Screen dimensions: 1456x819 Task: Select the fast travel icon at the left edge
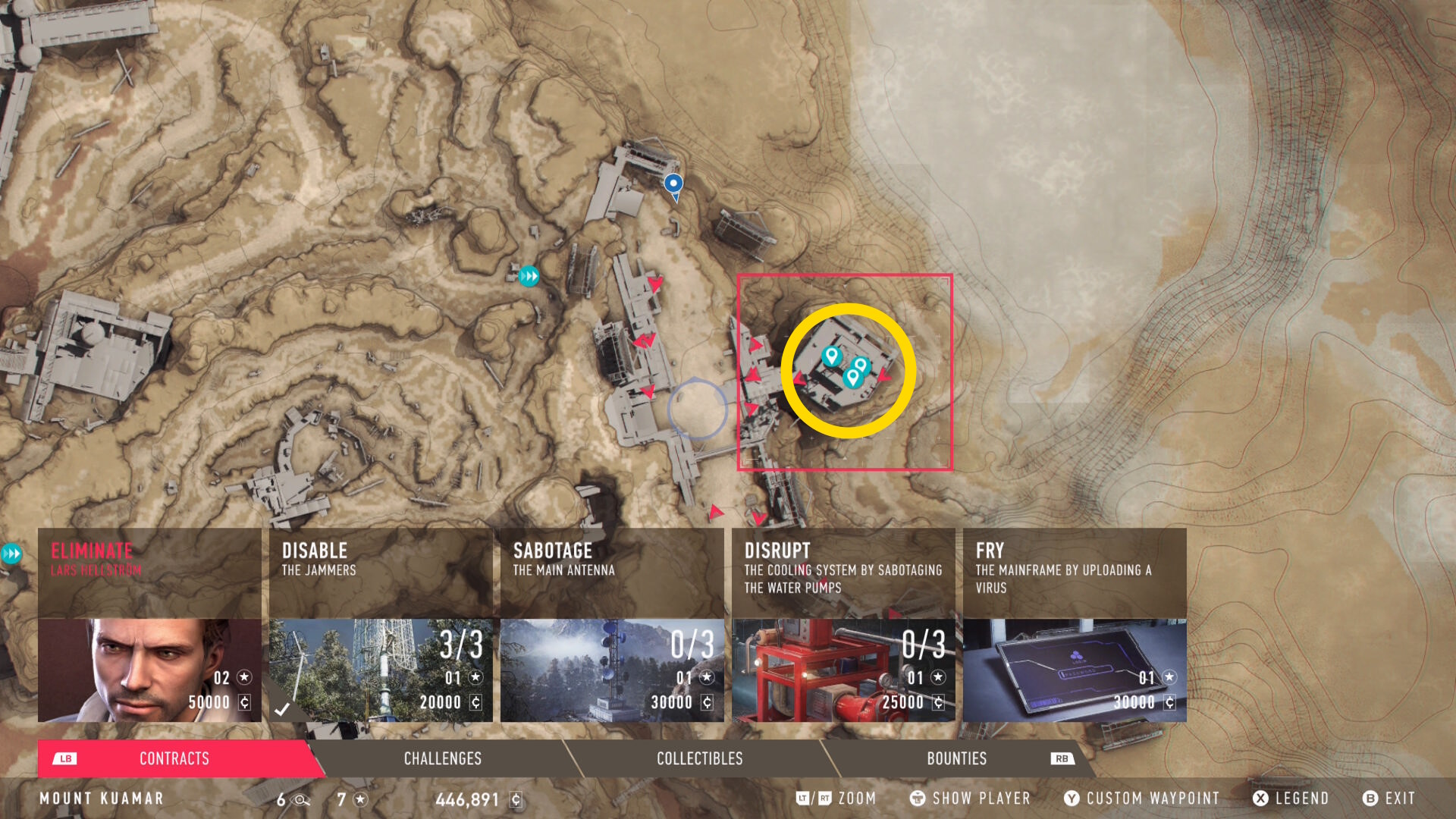[11, 554]
